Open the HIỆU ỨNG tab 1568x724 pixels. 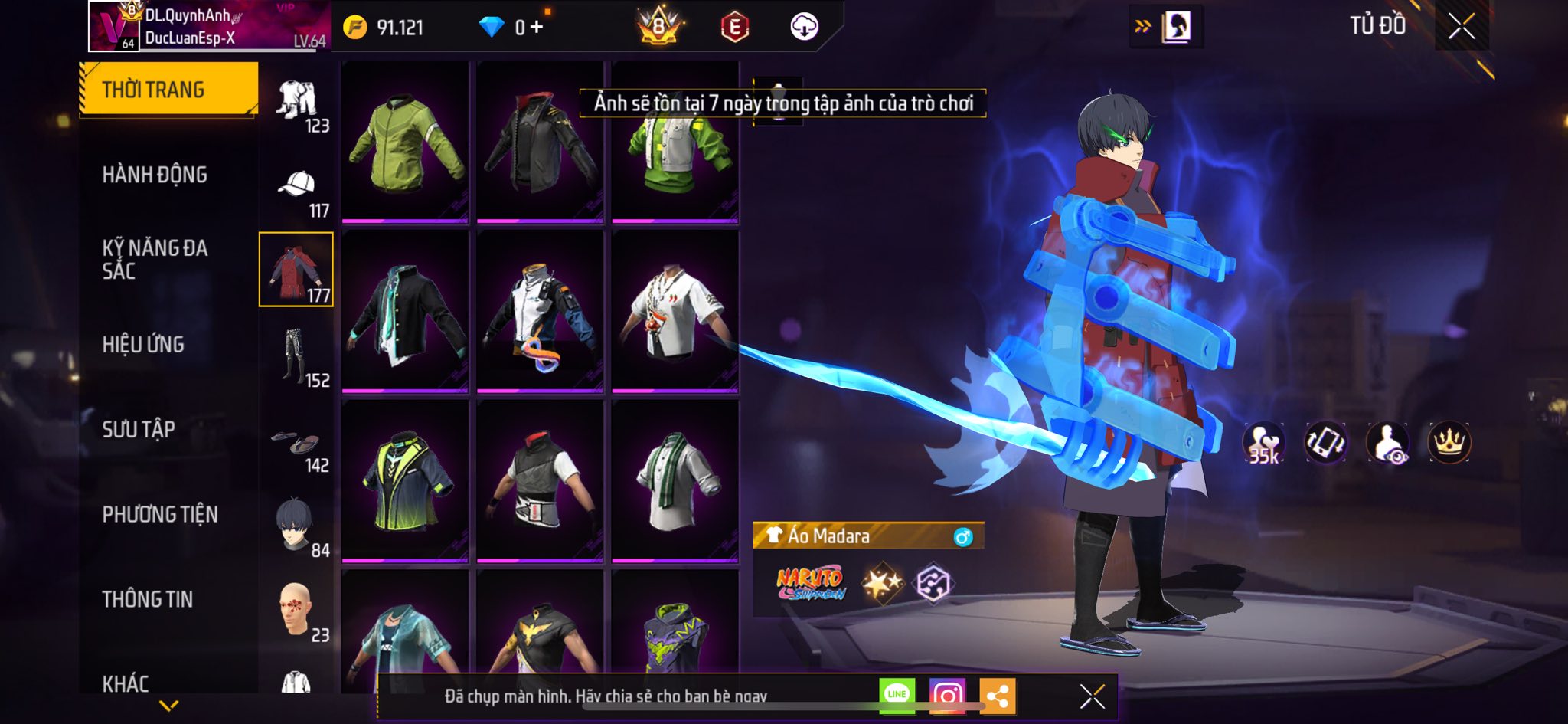pos(143,345)
